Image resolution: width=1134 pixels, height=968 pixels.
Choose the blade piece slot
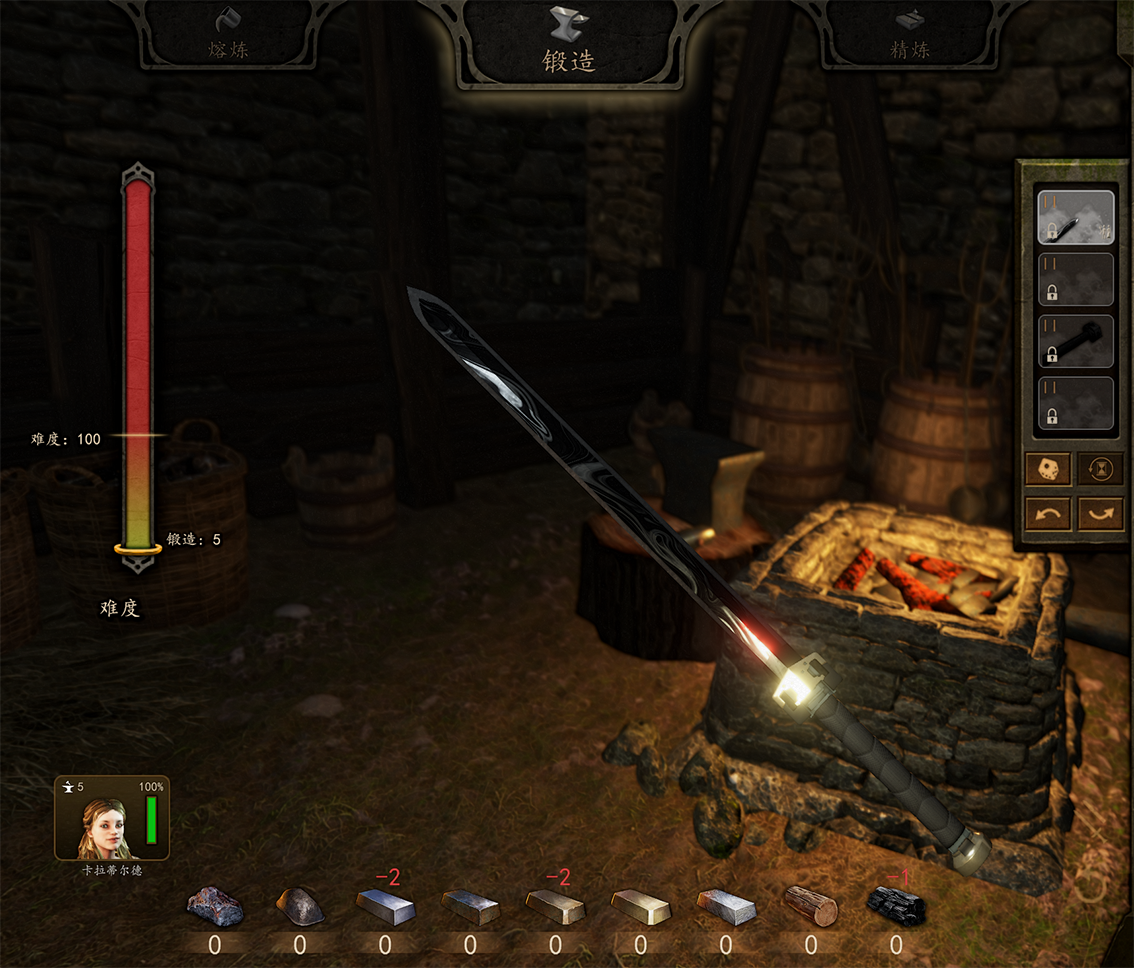click(x=1075, y=218)
